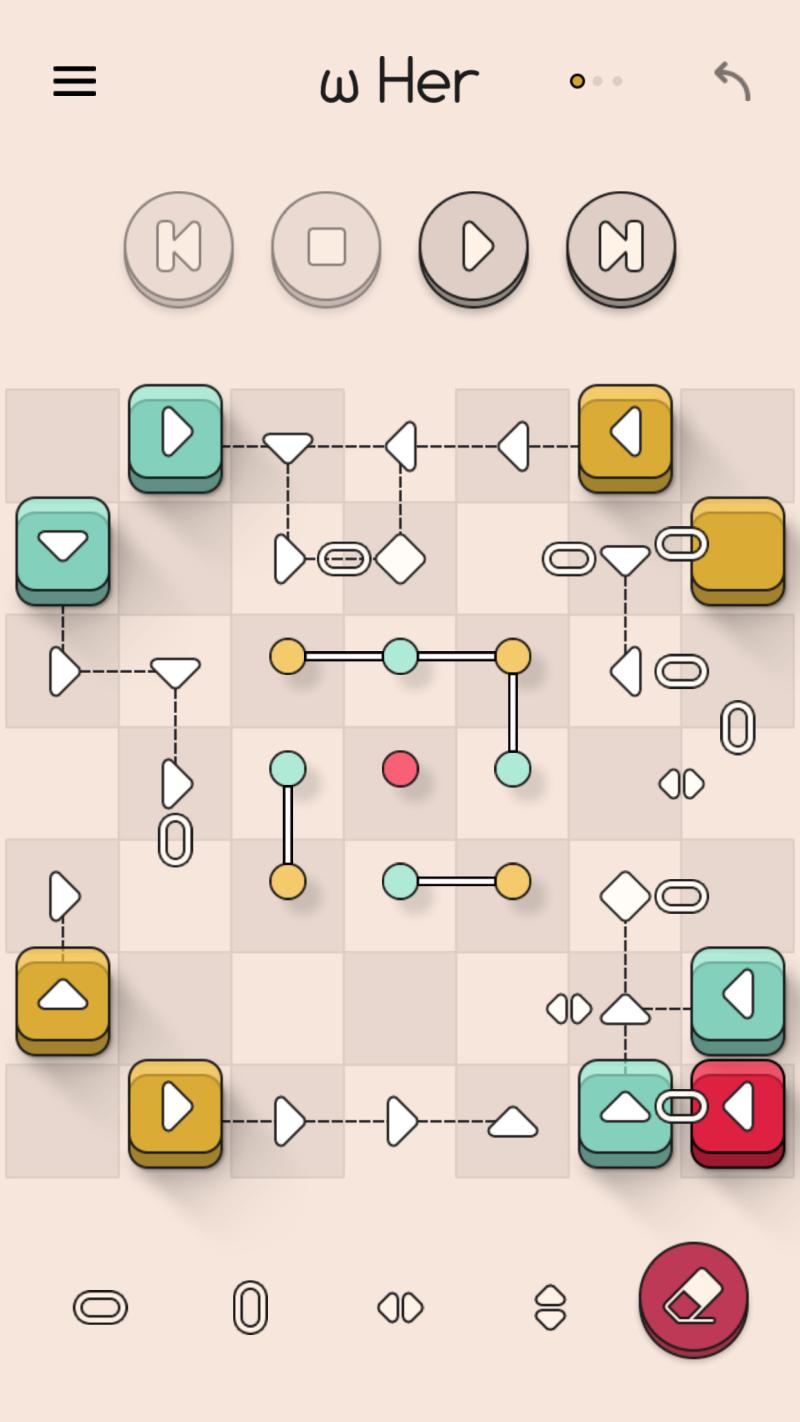800x1422 pixels.
Task: Stop the playback
Action: 326,246
